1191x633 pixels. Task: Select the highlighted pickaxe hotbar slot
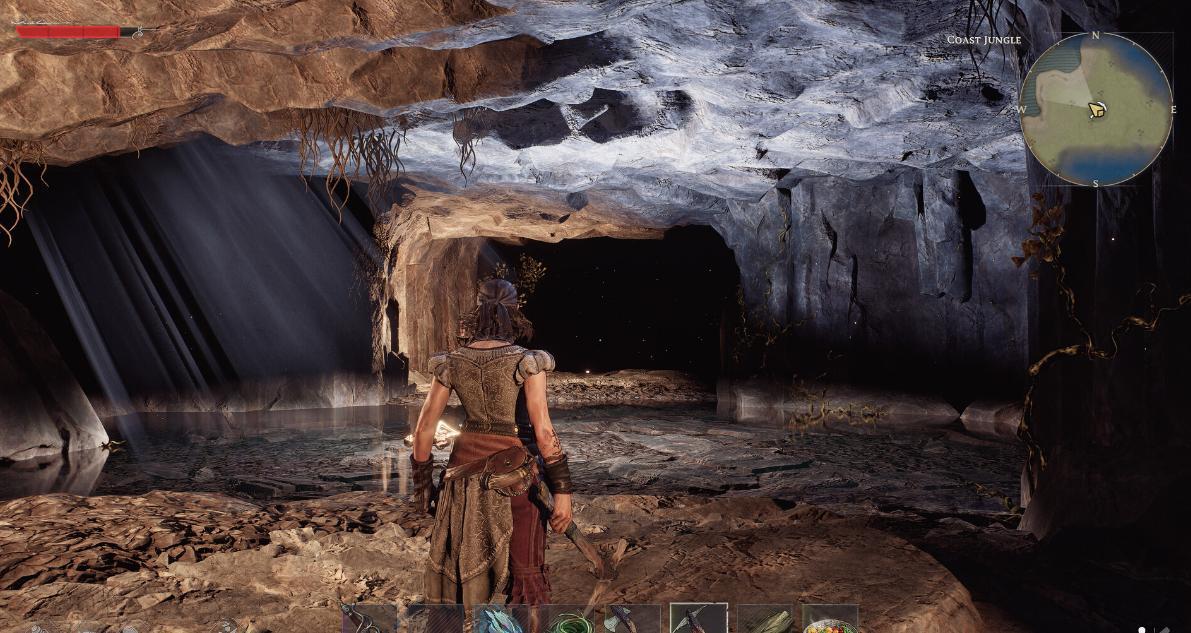pos(698,620)
